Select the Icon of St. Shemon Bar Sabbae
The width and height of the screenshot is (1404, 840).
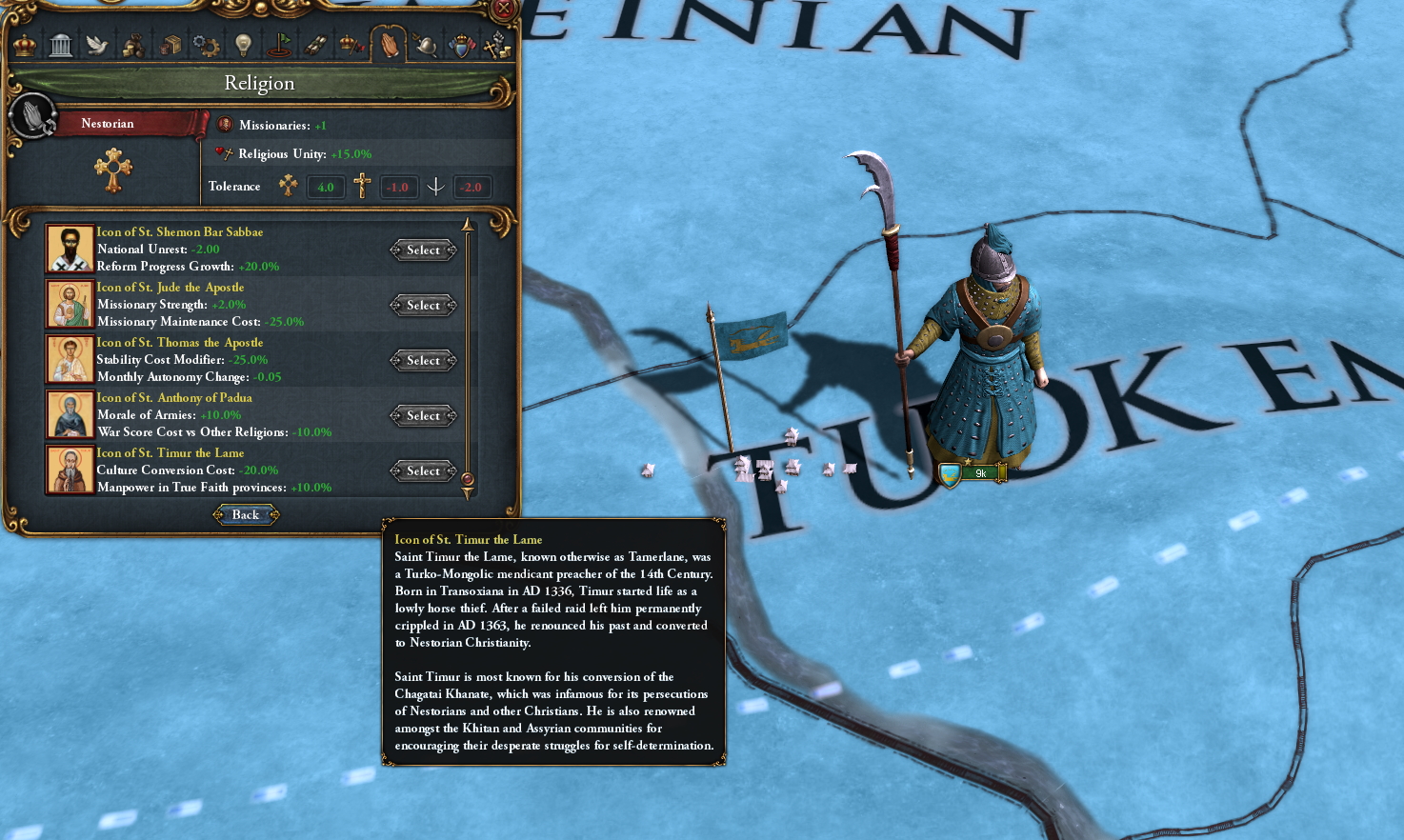(x=422, y=250)
